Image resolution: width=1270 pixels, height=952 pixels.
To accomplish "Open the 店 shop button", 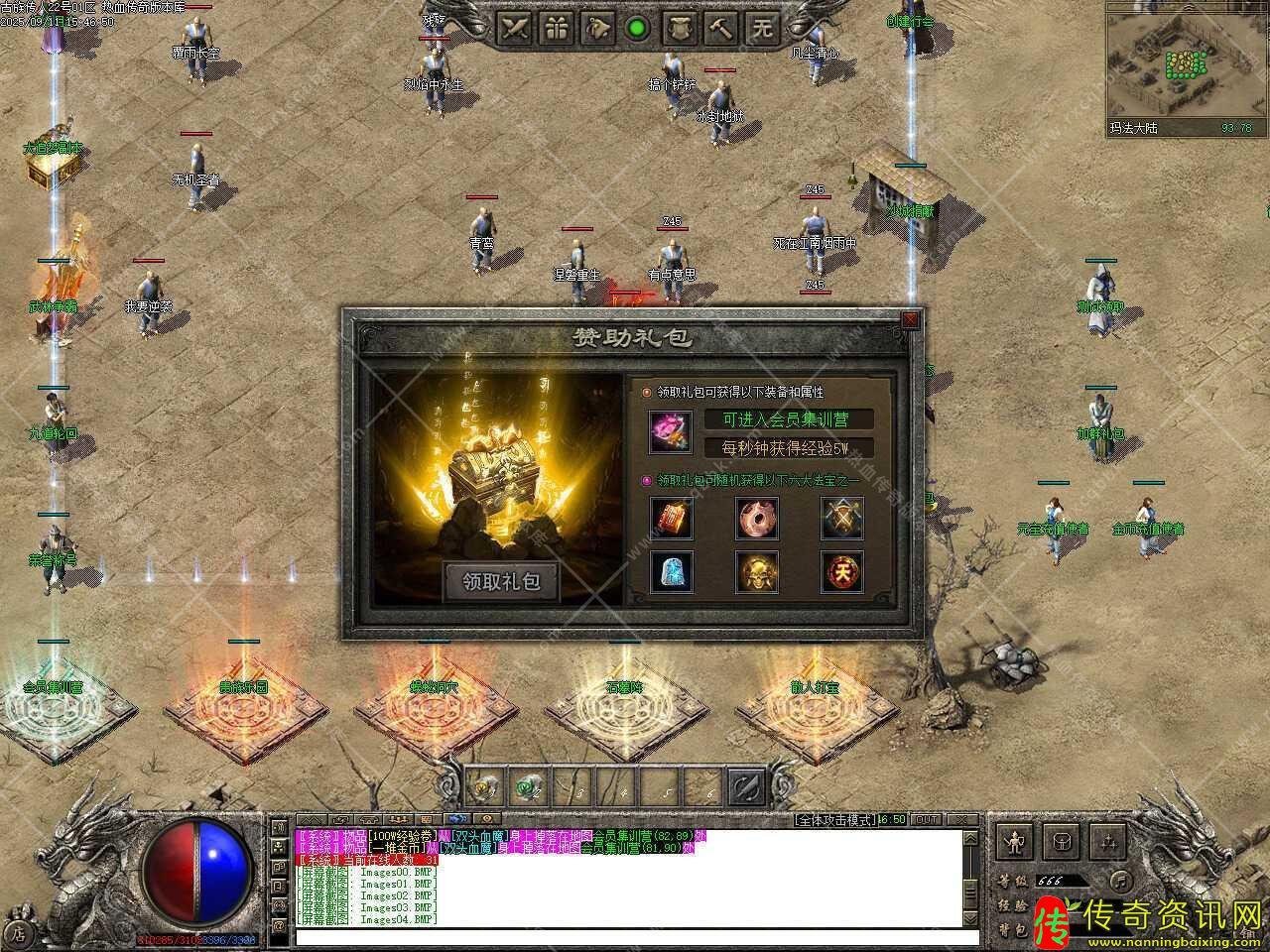I will pos(19,932).
